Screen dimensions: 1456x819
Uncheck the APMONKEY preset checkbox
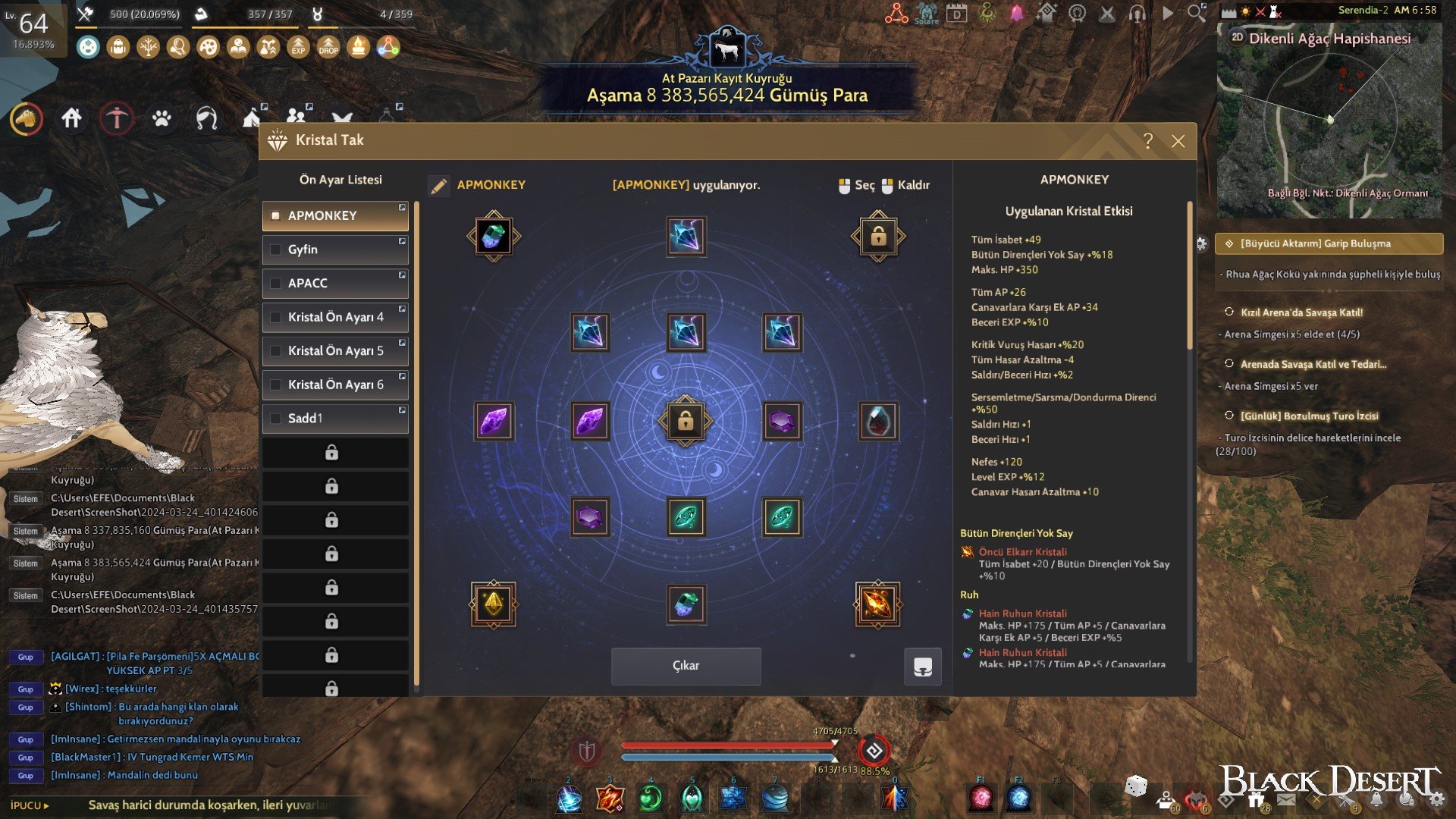tap(276, 215)
